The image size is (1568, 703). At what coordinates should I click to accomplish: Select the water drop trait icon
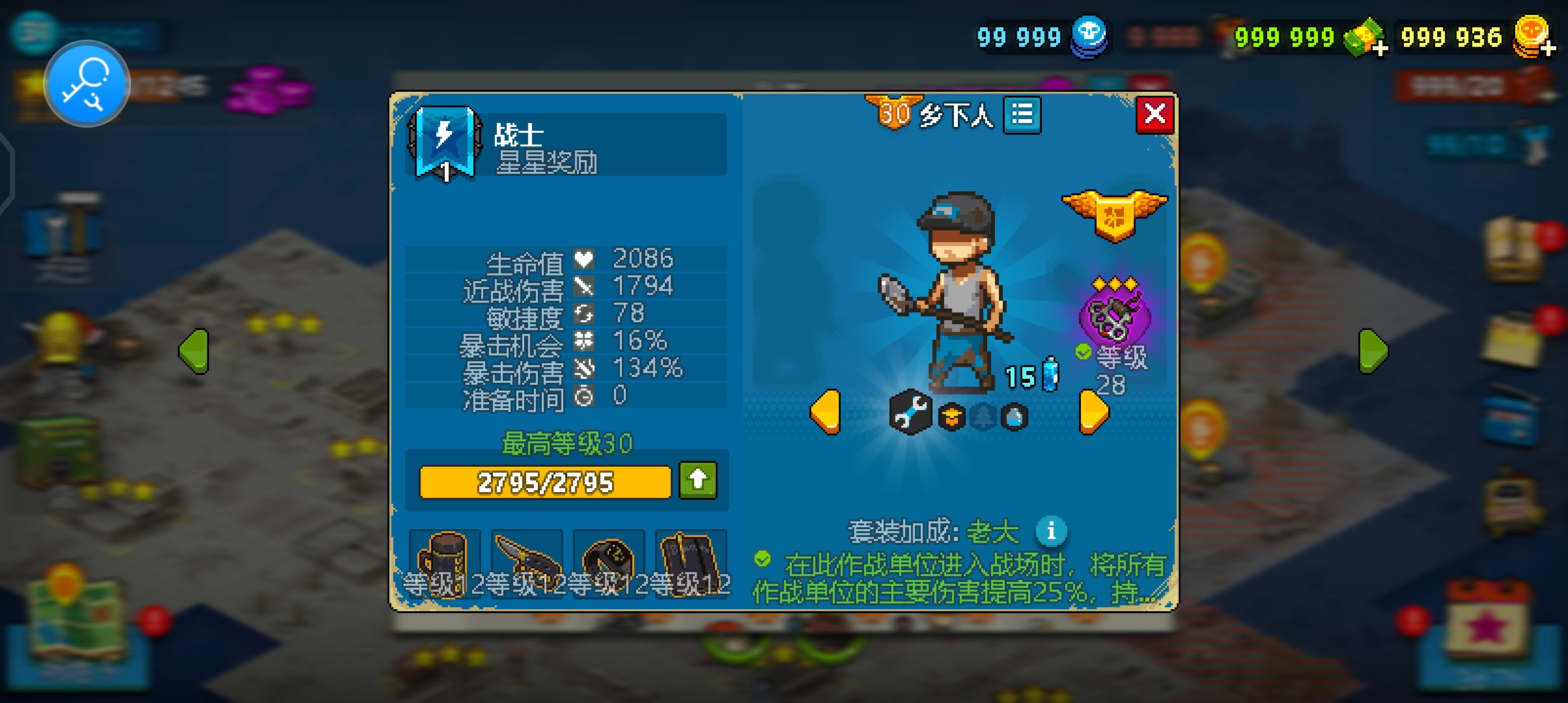click(1014, 417)
